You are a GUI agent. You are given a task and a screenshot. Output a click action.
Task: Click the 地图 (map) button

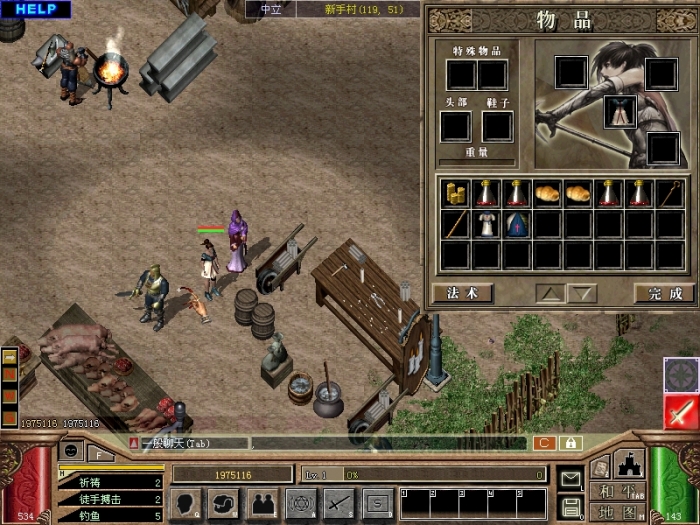click(616, 512)
